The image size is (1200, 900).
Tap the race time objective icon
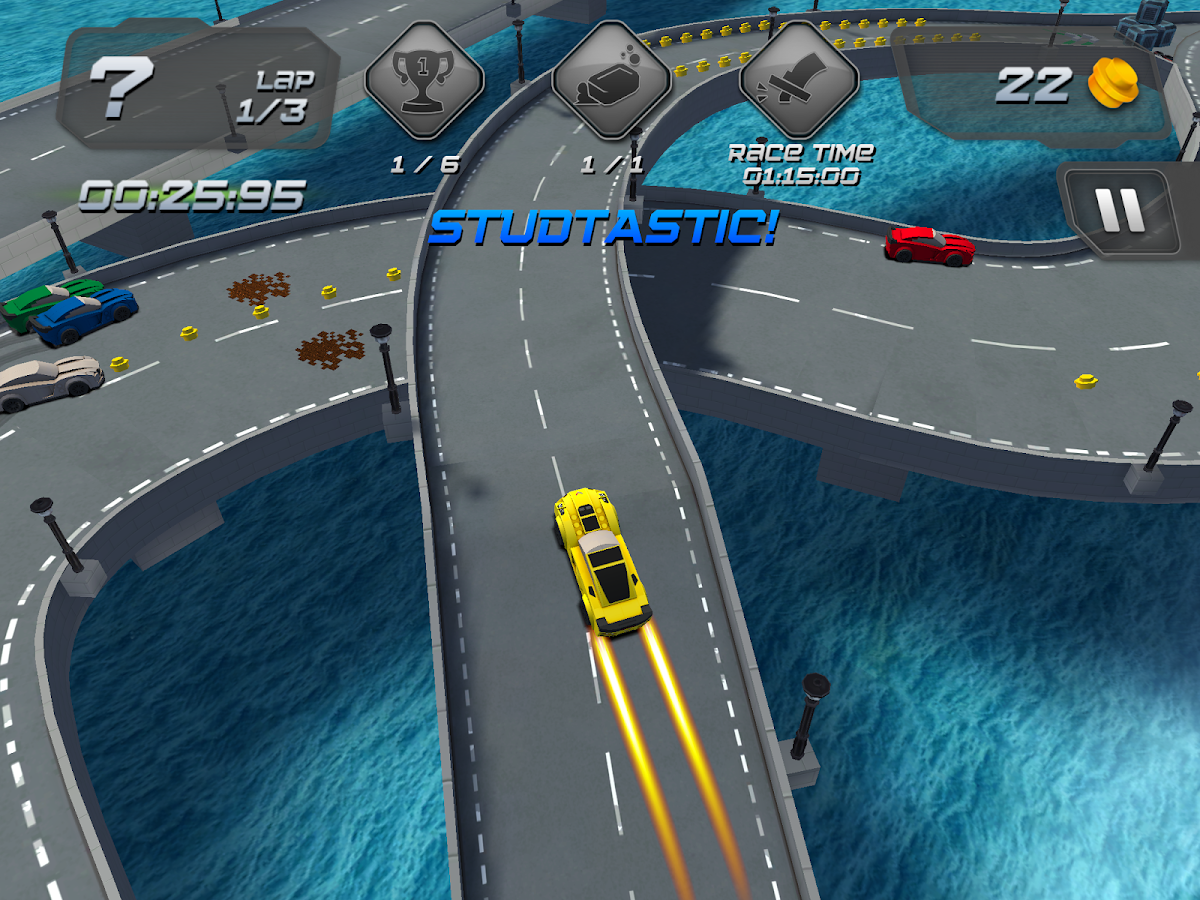tap(799, 80)
